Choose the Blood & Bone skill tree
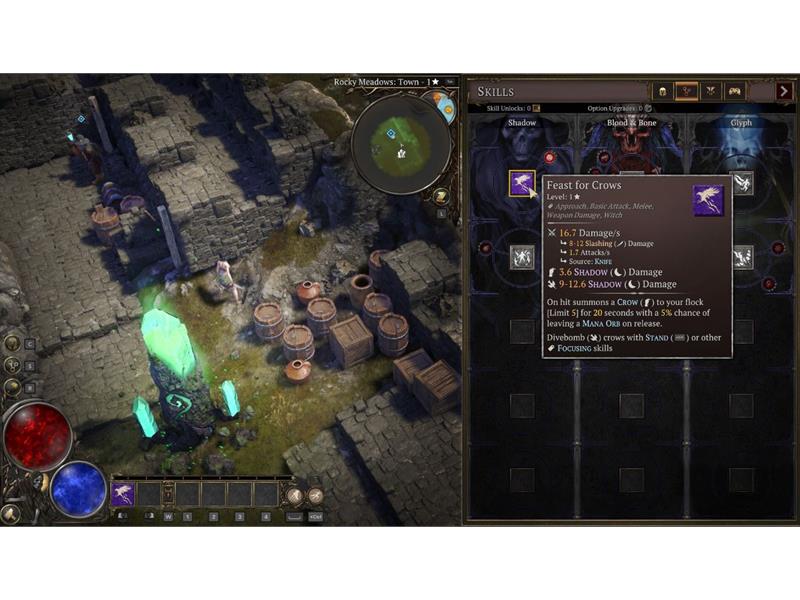Viewport: 800px width, 600px height. click(631, 123)
